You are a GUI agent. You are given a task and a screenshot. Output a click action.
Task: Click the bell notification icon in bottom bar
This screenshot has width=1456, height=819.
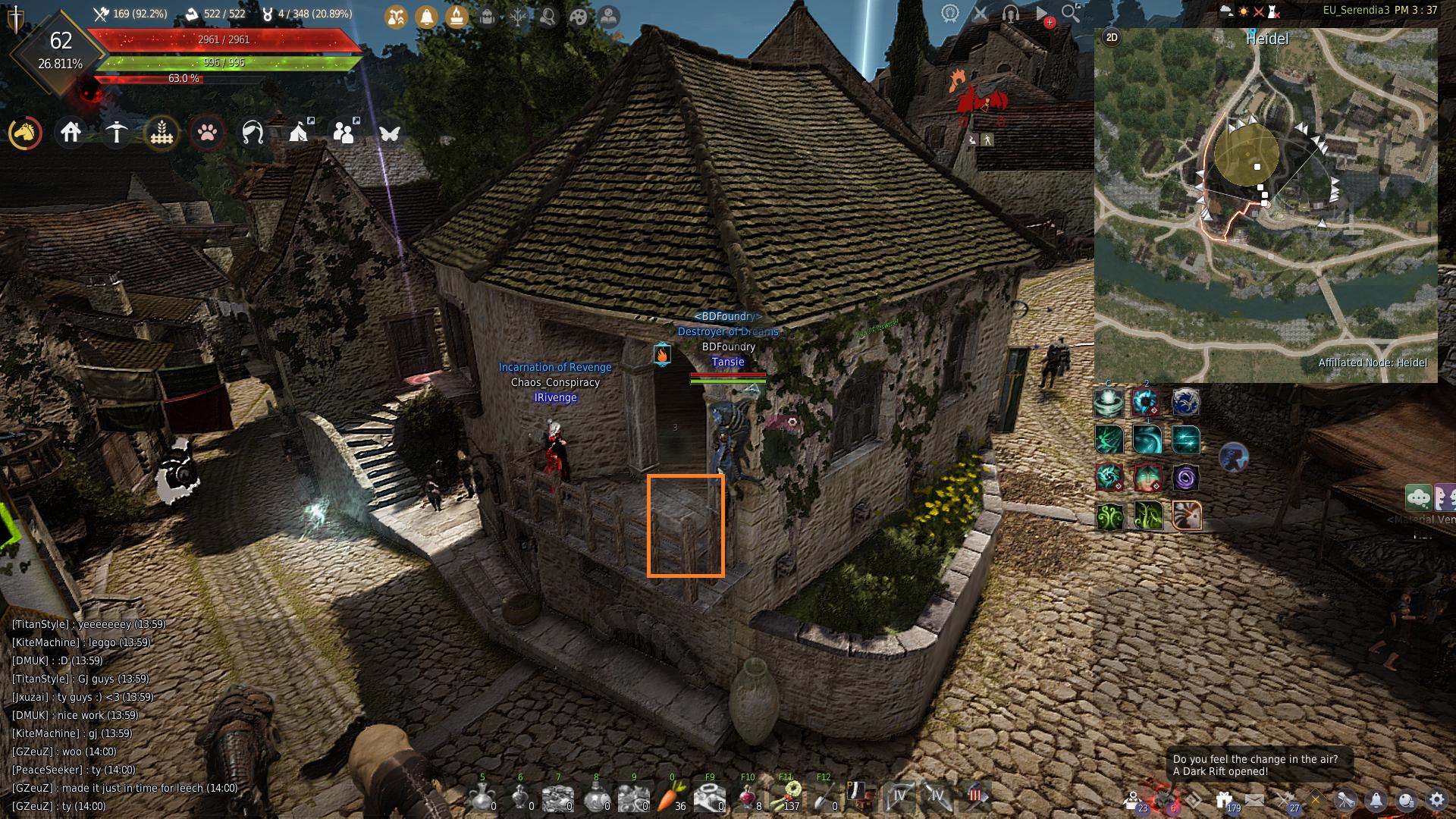[x=1376, y=799]
